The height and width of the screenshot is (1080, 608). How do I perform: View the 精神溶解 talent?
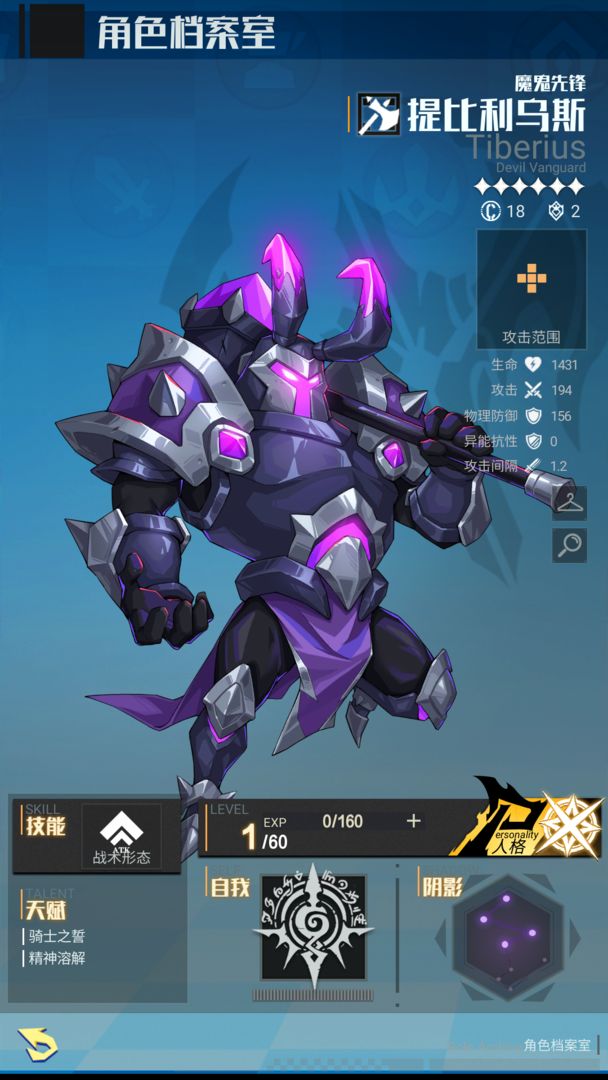point(60,958)
